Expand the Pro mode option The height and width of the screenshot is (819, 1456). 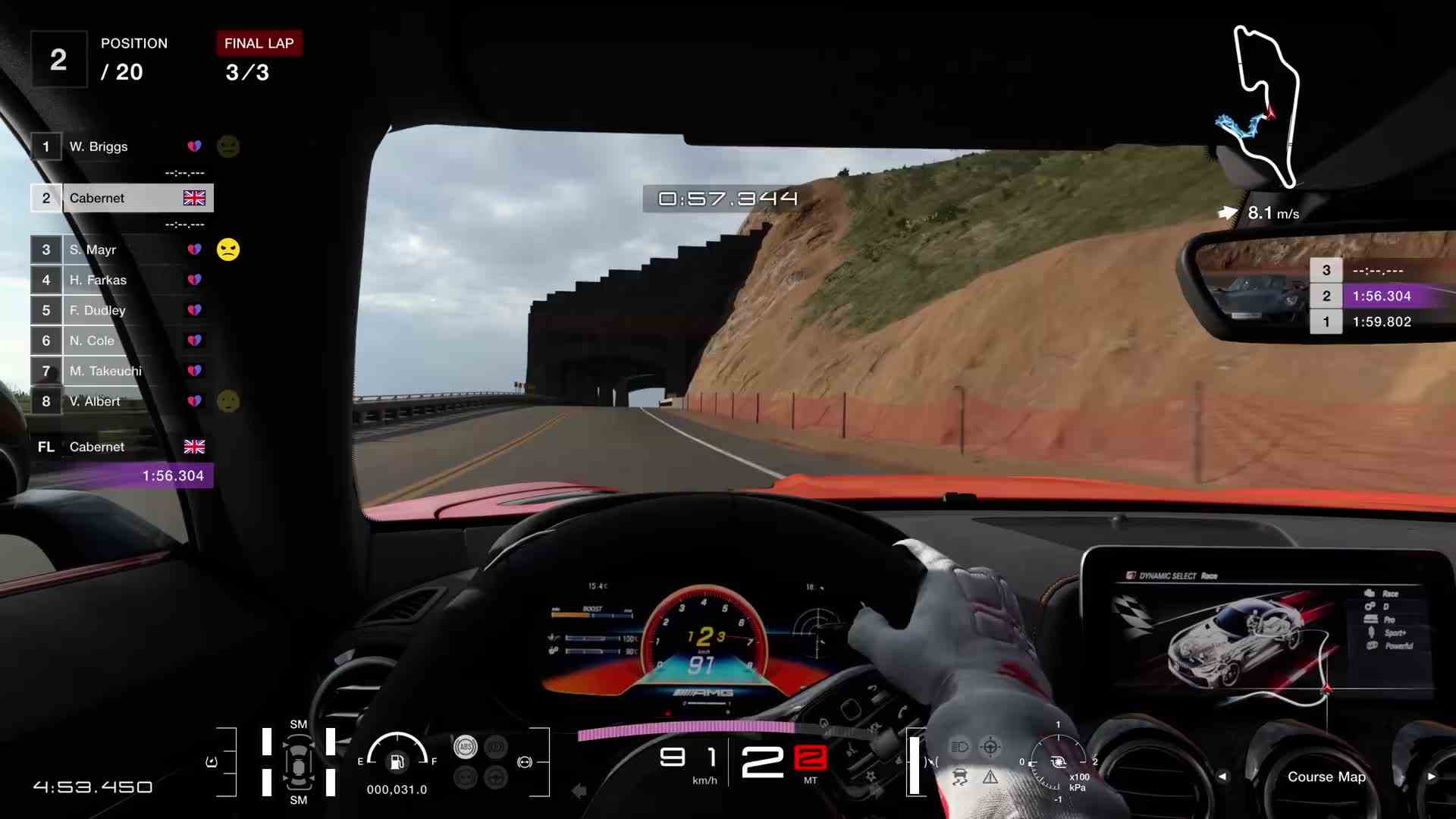tap(1389, 620)
